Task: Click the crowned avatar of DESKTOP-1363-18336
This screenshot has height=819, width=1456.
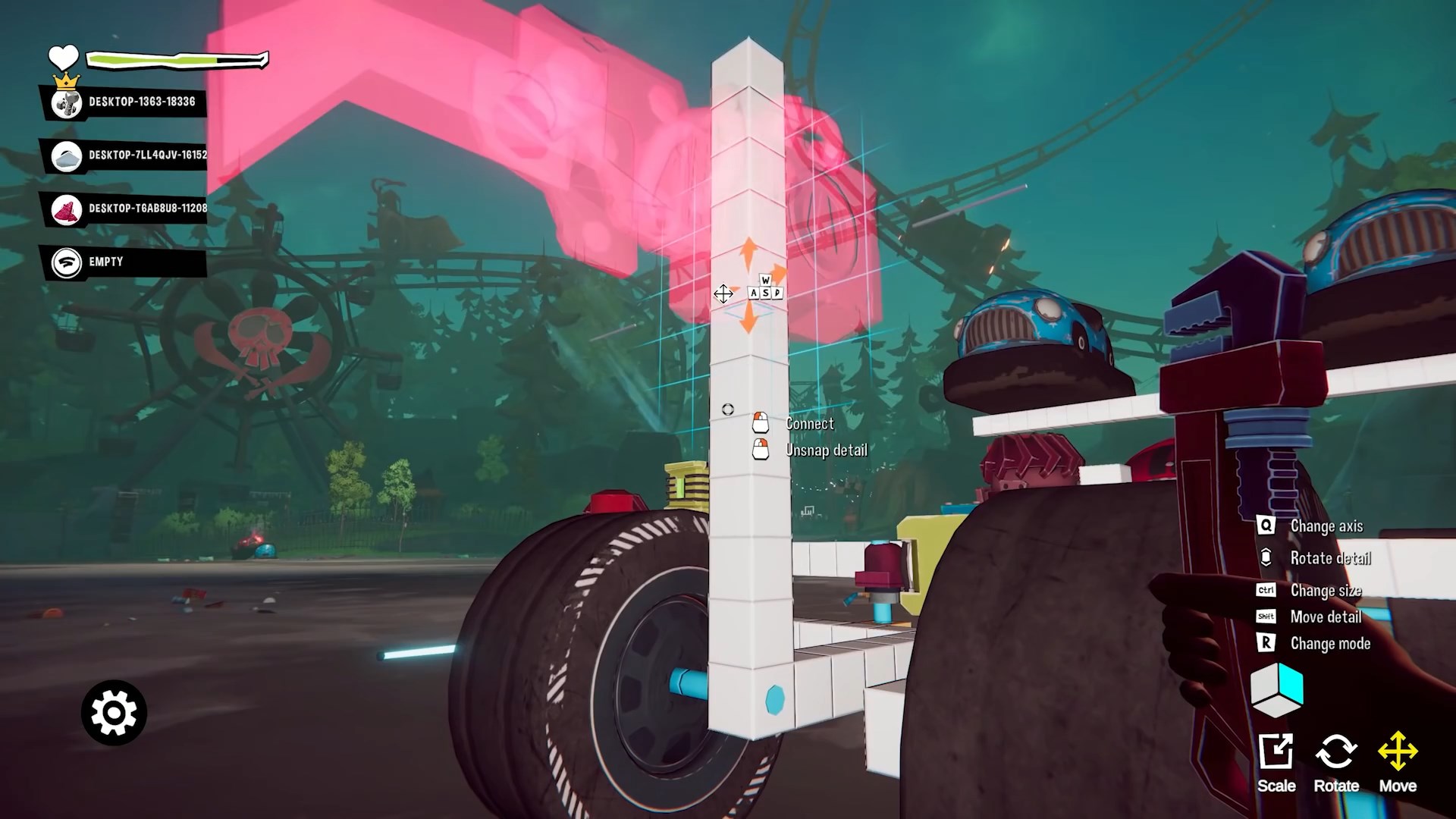Action: [x=65, y=105]
